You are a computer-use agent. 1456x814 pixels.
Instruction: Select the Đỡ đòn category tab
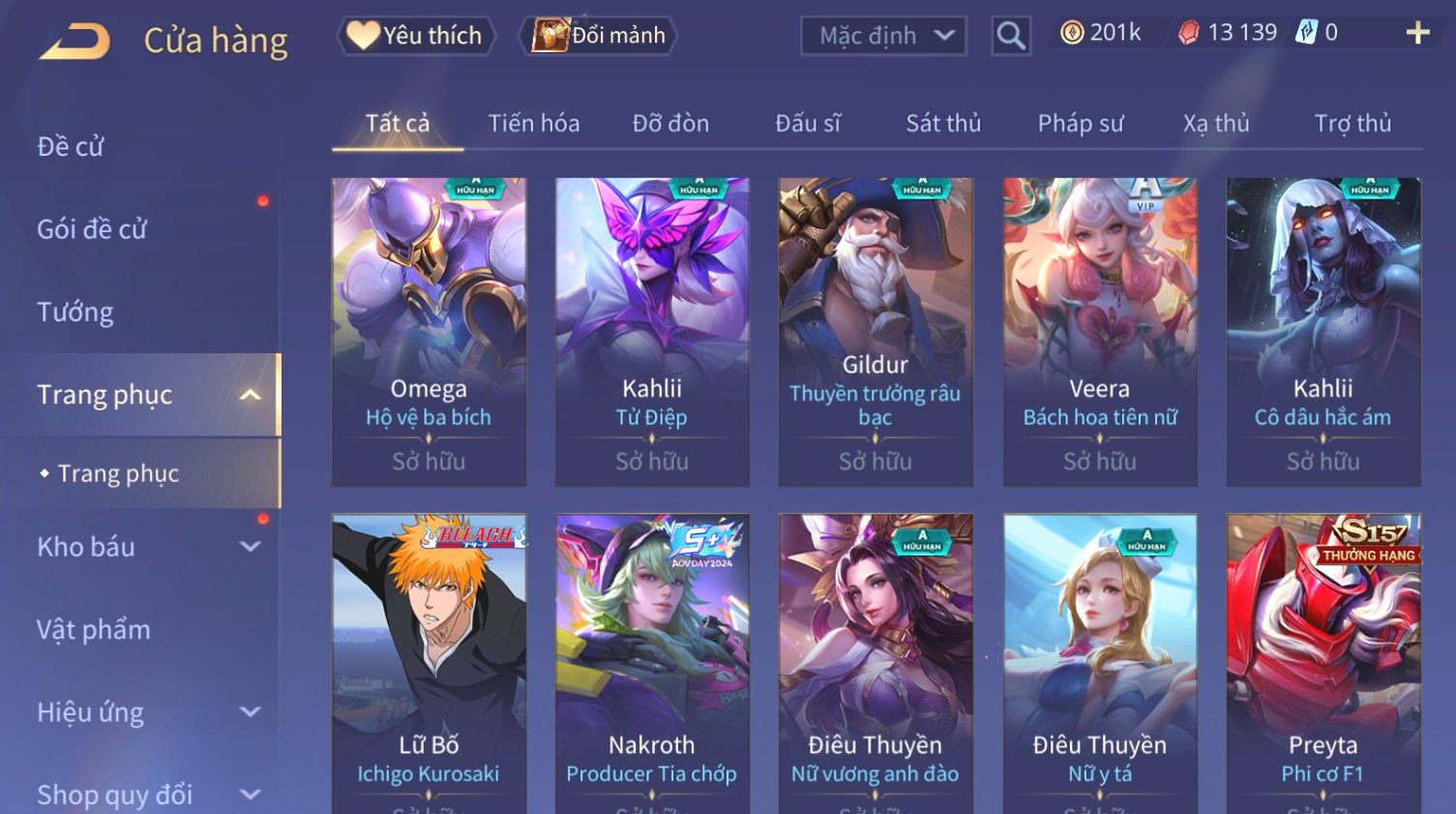pos(670,124)
